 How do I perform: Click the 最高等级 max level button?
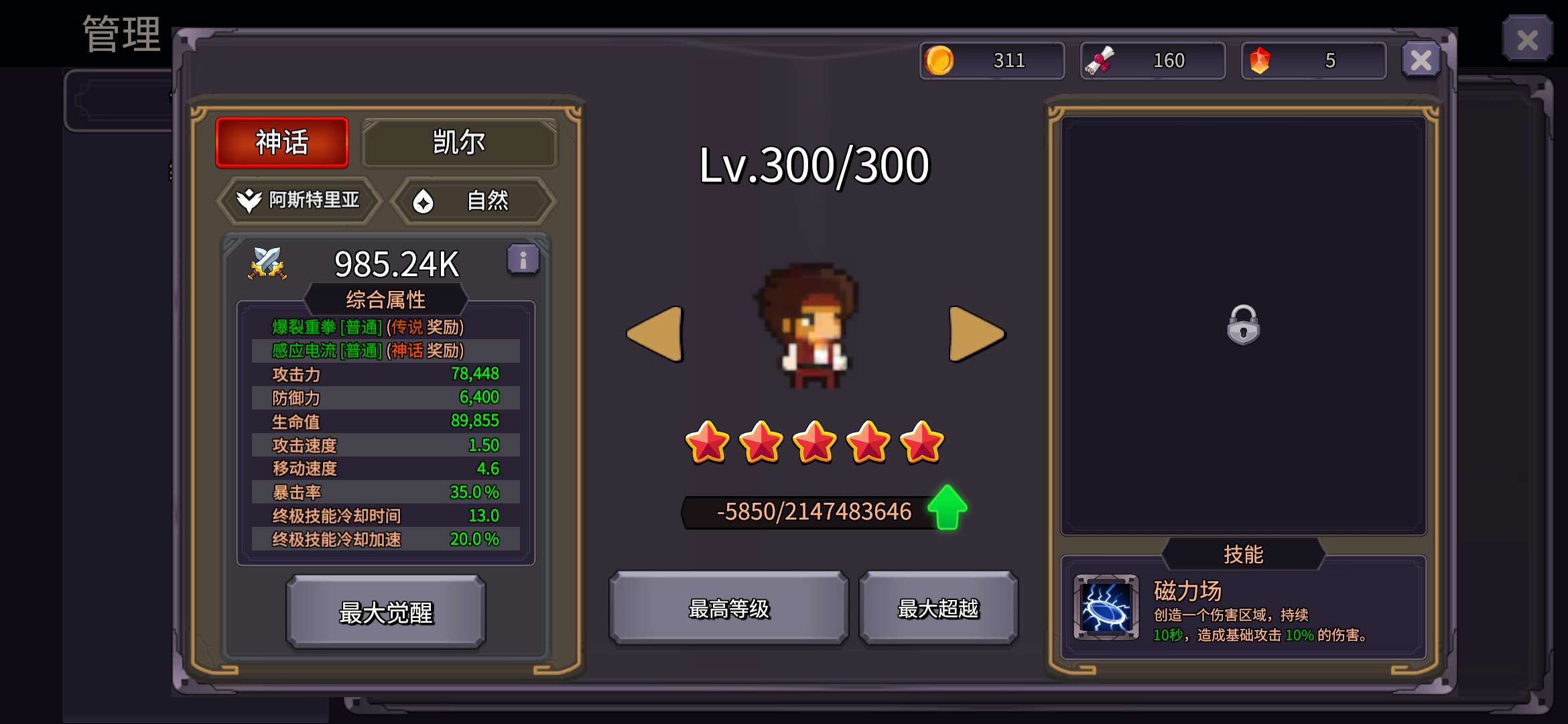[x=728, y=609]
